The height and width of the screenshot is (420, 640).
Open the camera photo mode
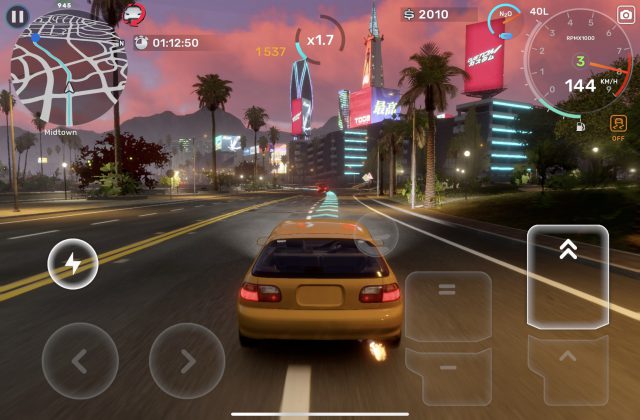click(x=625, y=15)
